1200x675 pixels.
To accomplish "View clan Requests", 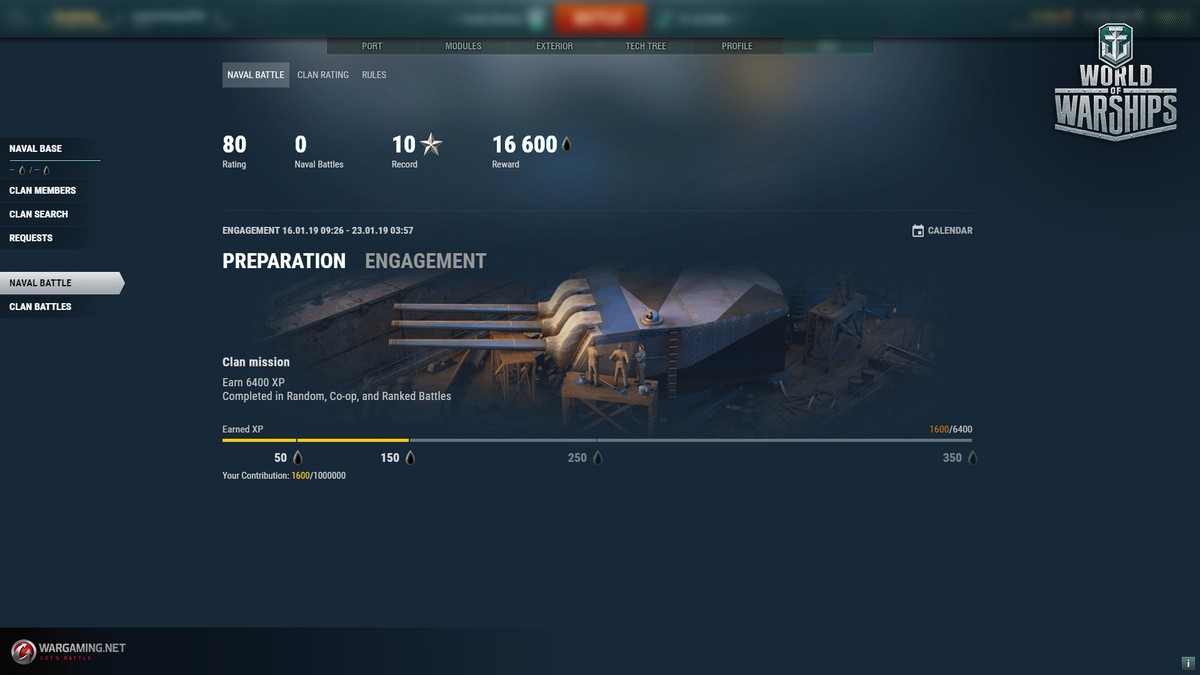I will [x=31, y=238].
